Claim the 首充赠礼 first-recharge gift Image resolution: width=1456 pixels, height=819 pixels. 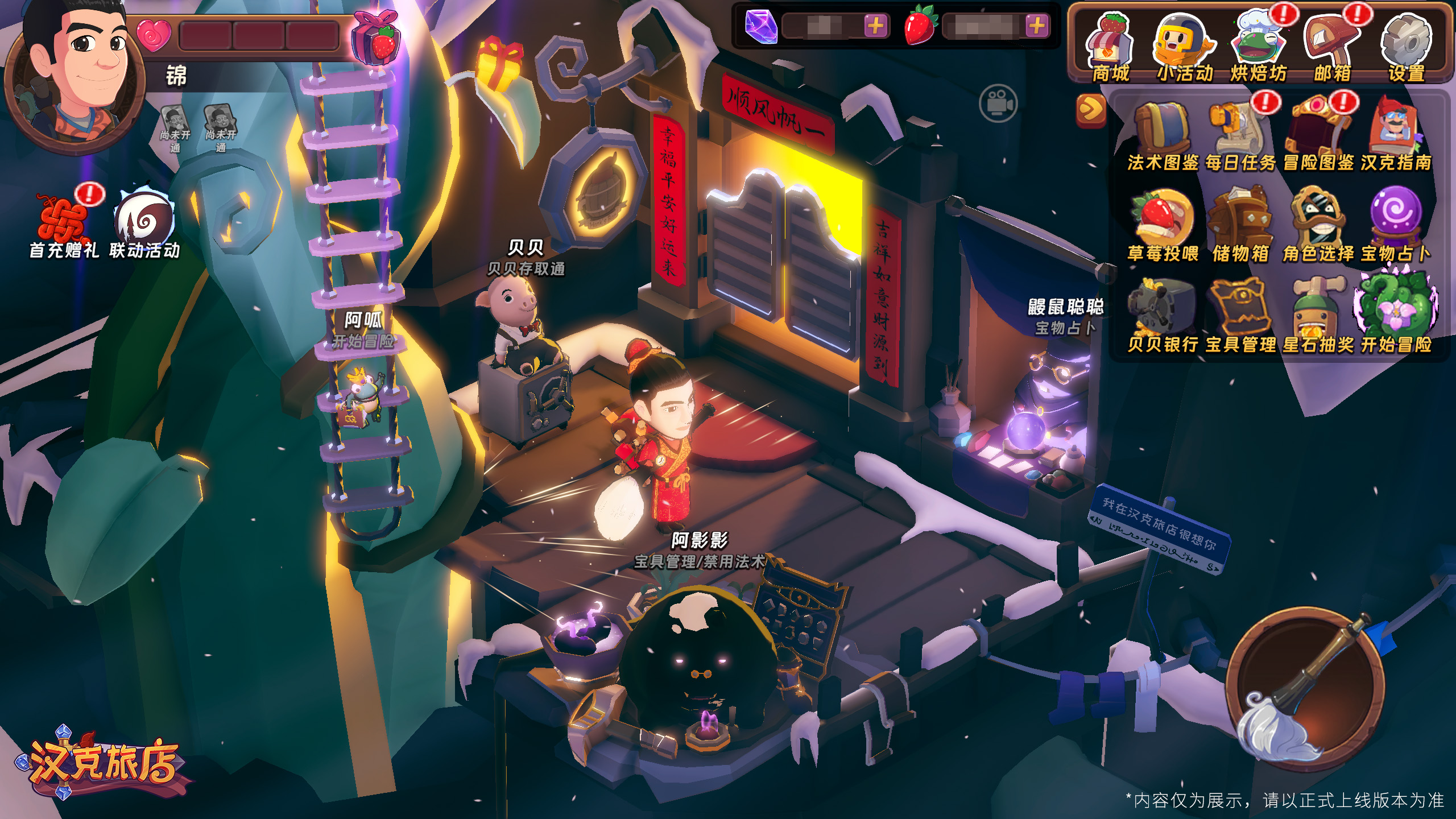(x=64, y=225)
